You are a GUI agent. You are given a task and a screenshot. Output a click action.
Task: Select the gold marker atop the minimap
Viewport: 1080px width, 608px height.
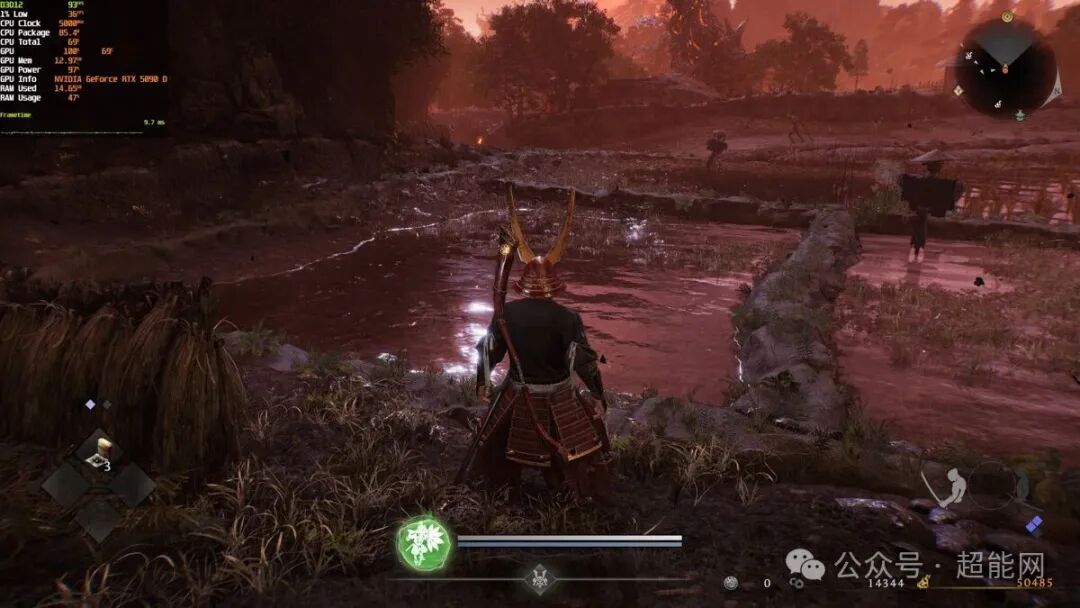coord(1006,16)
